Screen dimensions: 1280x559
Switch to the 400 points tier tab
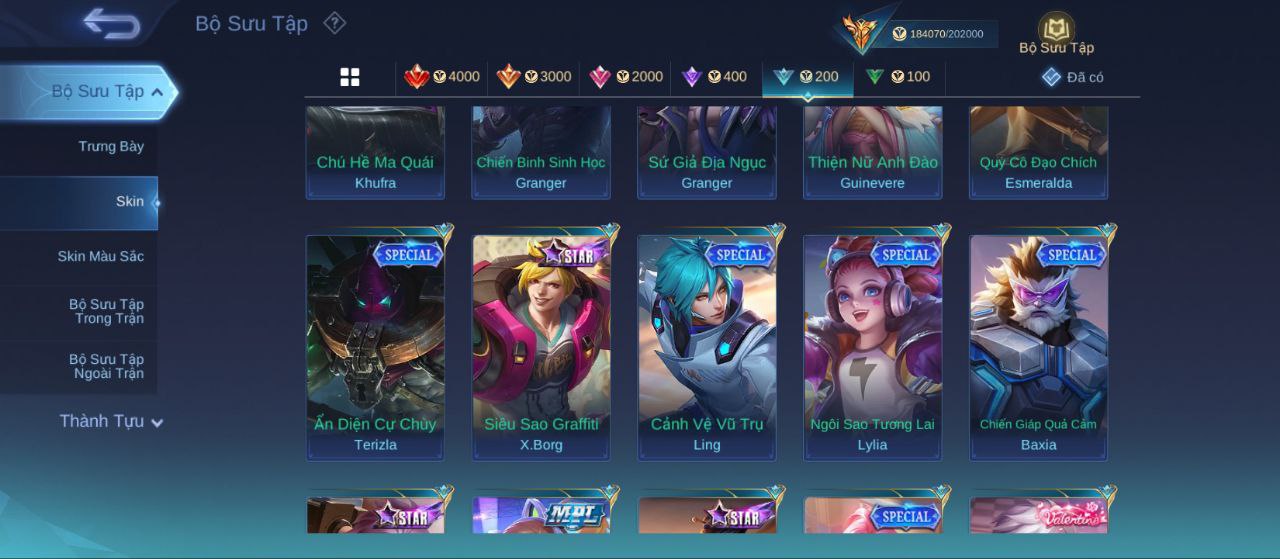coord(714,77)
